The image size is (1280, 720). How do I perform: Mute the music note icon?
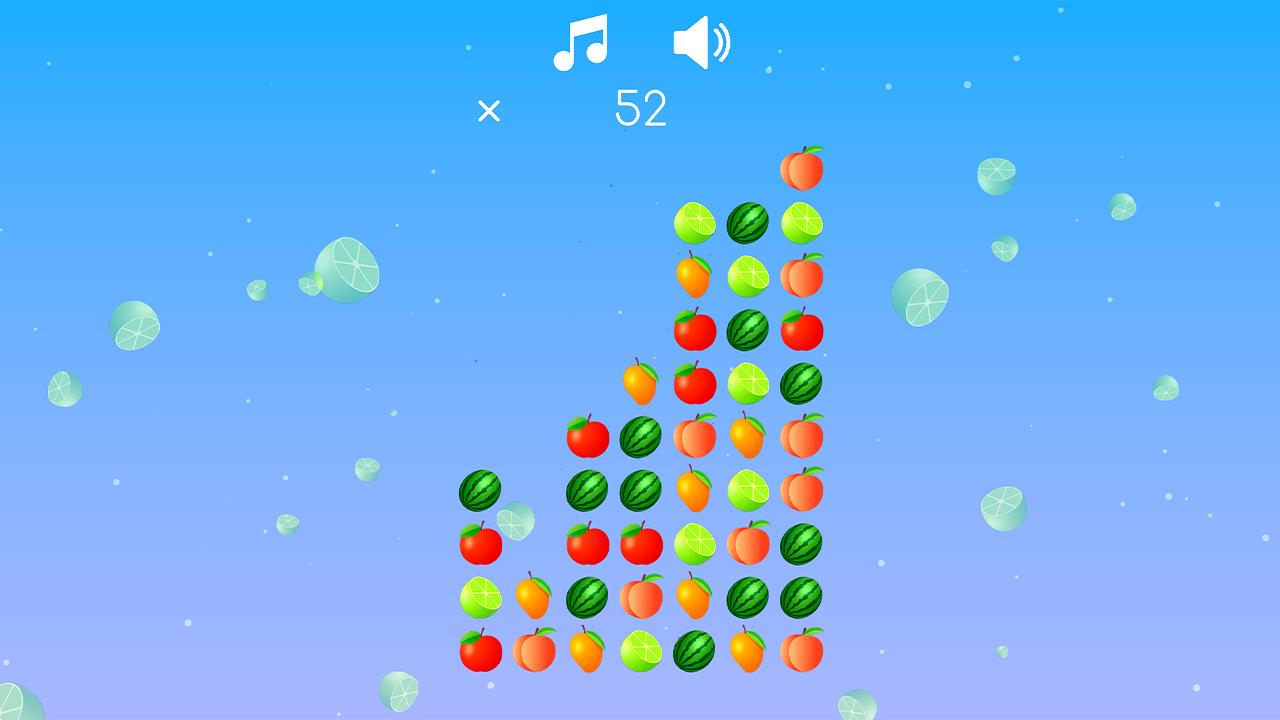click(x=582, y=42)
